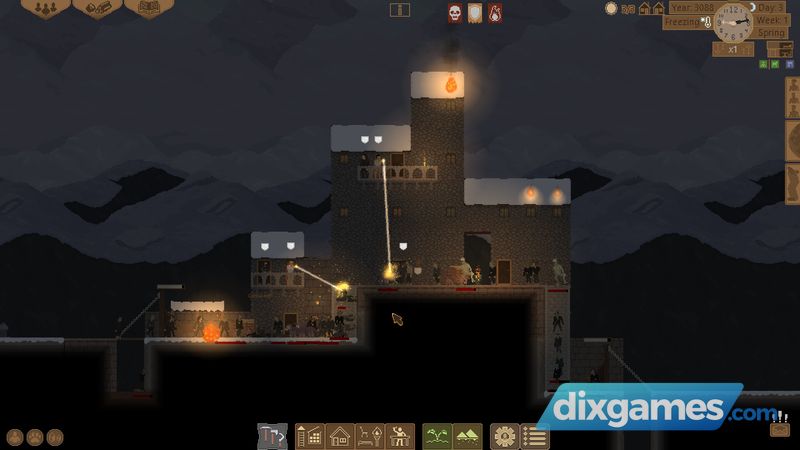This screenshot has height=450, width=800.
Task: Open the resources stockpile tab
Action: click(97, 8)
